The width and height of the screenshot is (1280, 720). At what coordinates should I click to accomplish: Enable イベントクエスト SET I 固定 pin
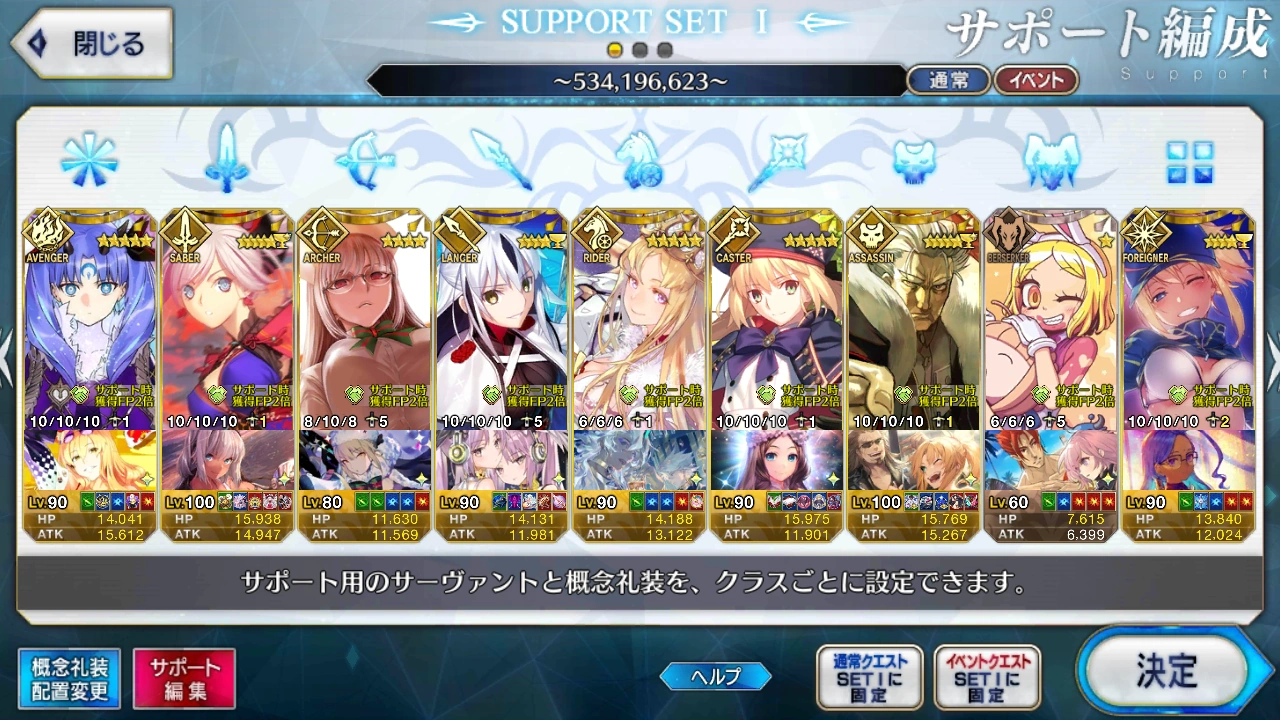990,676
